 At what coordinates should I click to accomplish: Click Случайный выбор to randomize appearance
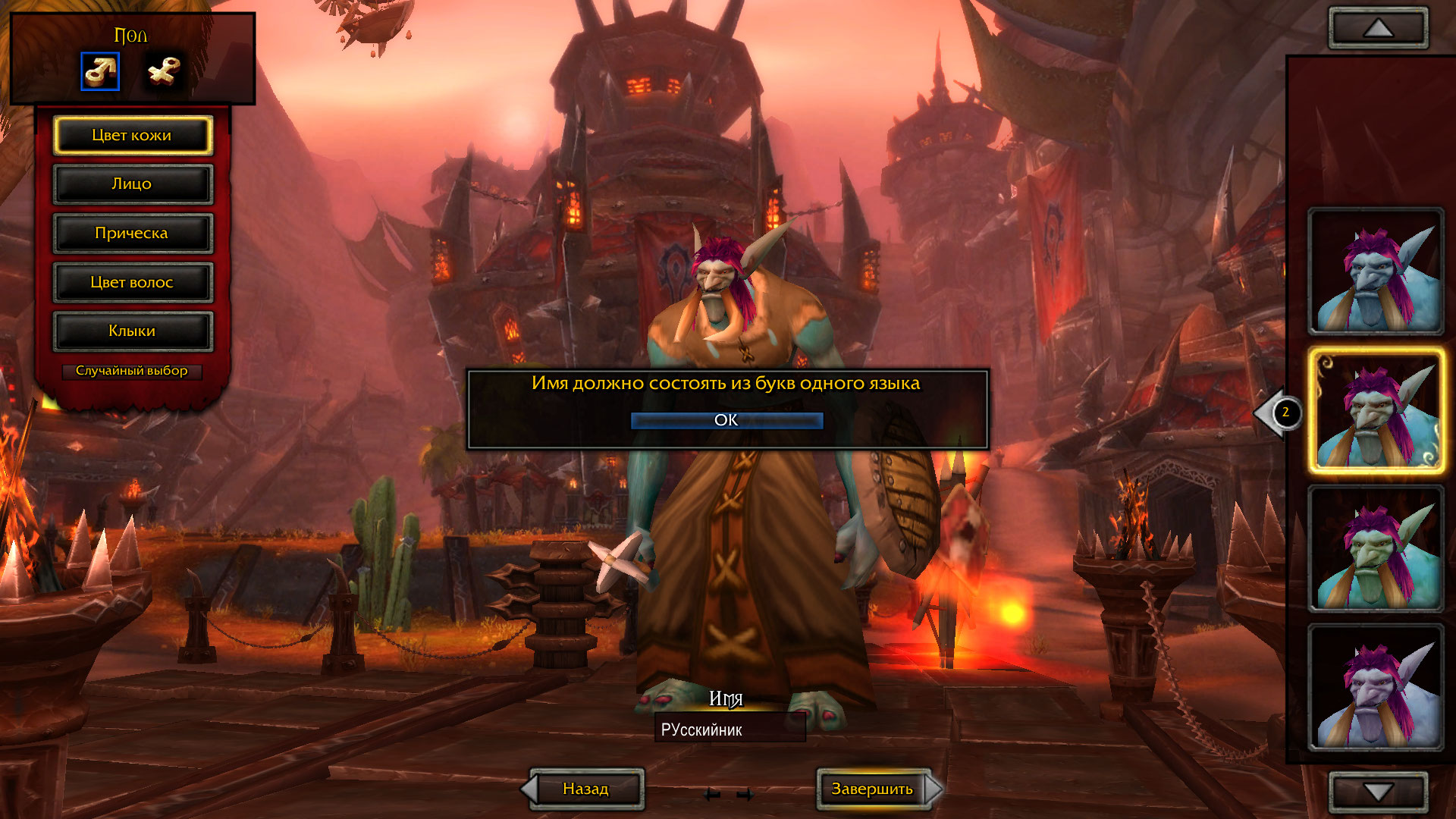[132, 371]
